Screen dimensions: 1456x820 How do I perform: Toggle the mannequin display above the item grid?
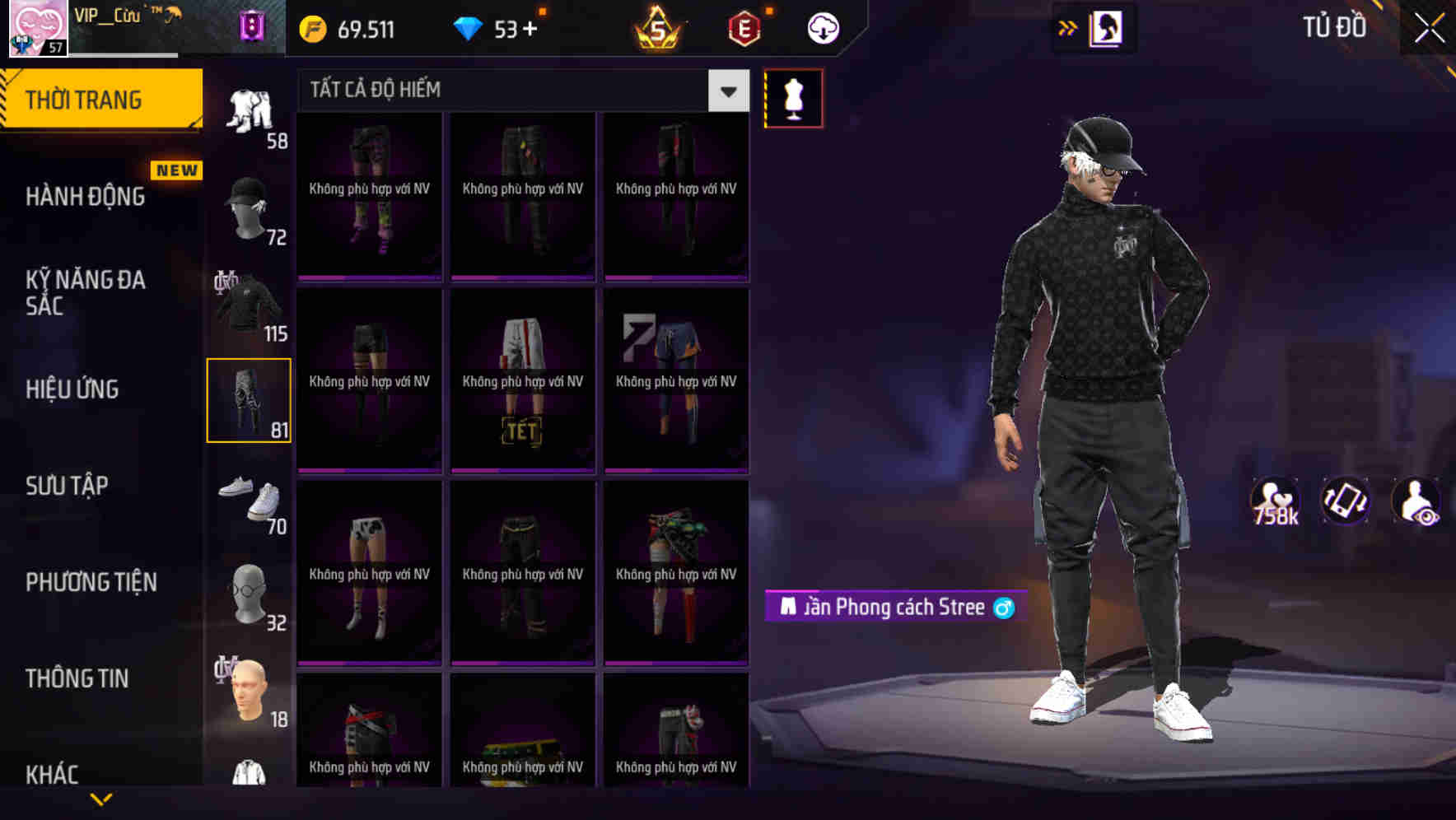point(794,98)
